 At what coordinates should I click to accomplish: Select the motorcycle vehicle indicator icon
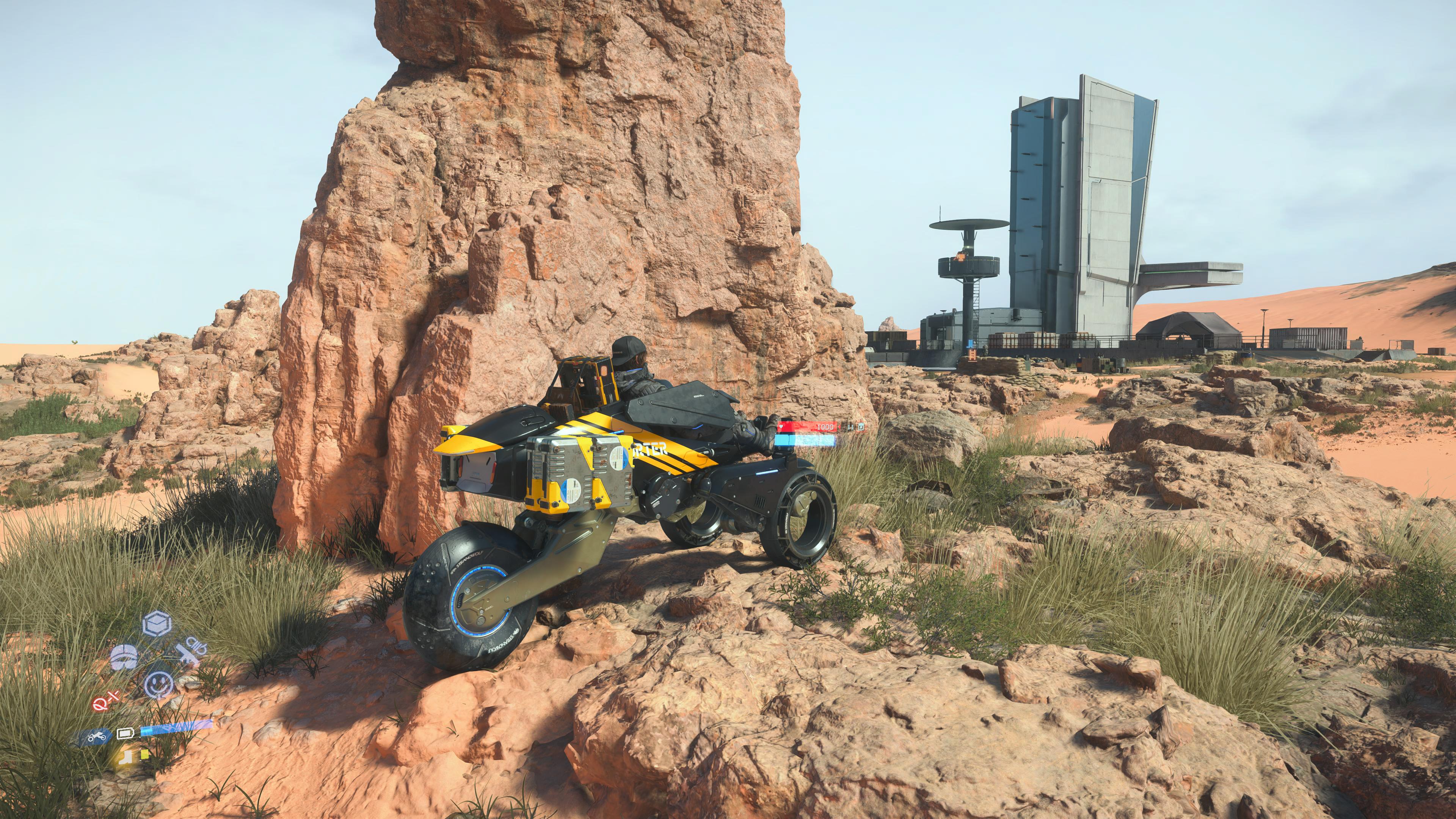(x=97, y=736)
